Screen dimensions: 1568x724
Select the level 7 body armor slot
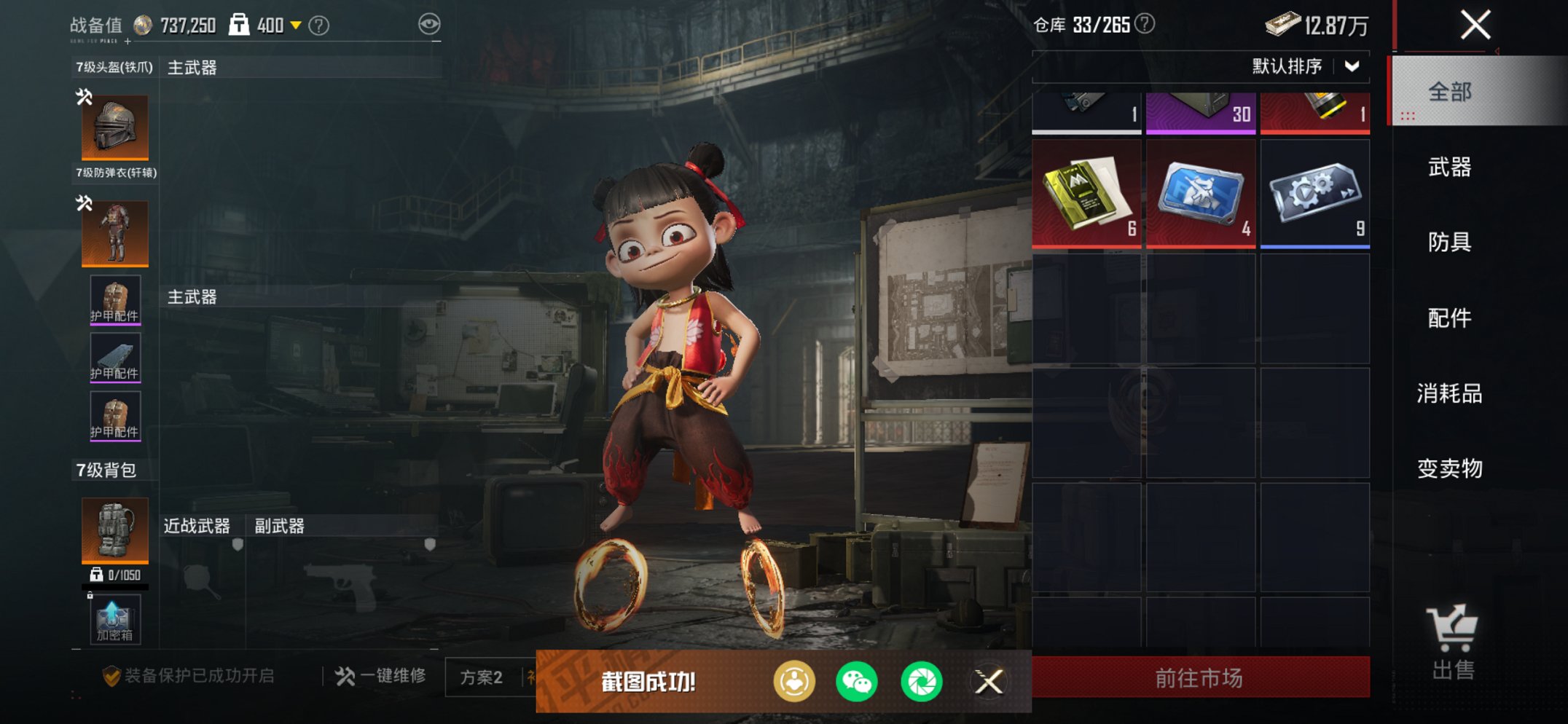pos(115,233)
